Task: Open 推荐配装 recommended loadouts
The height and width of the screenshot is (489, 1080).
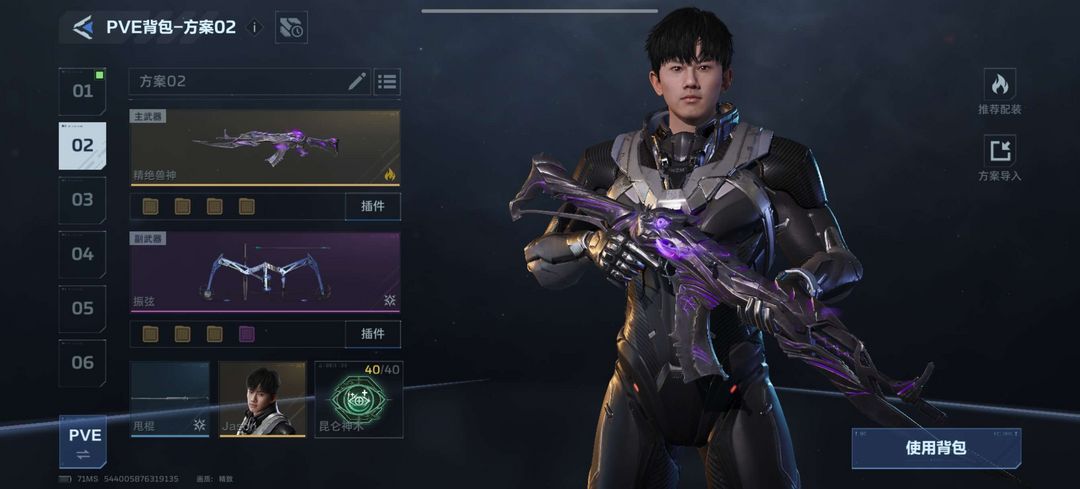Action: point(999,92)
